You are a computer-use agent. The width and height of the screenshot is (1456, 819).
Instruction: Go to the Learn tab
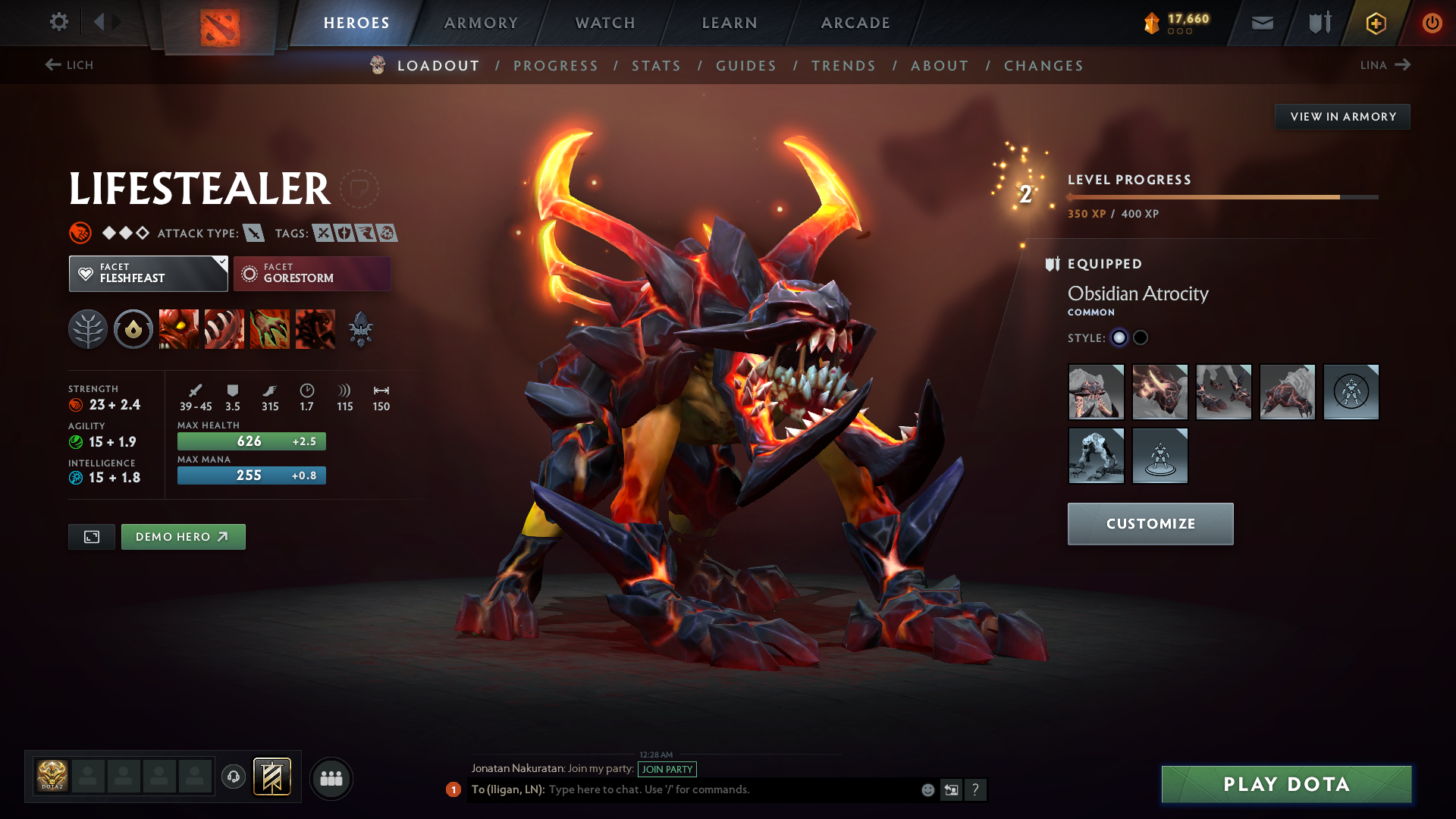[x=730, y=23]
